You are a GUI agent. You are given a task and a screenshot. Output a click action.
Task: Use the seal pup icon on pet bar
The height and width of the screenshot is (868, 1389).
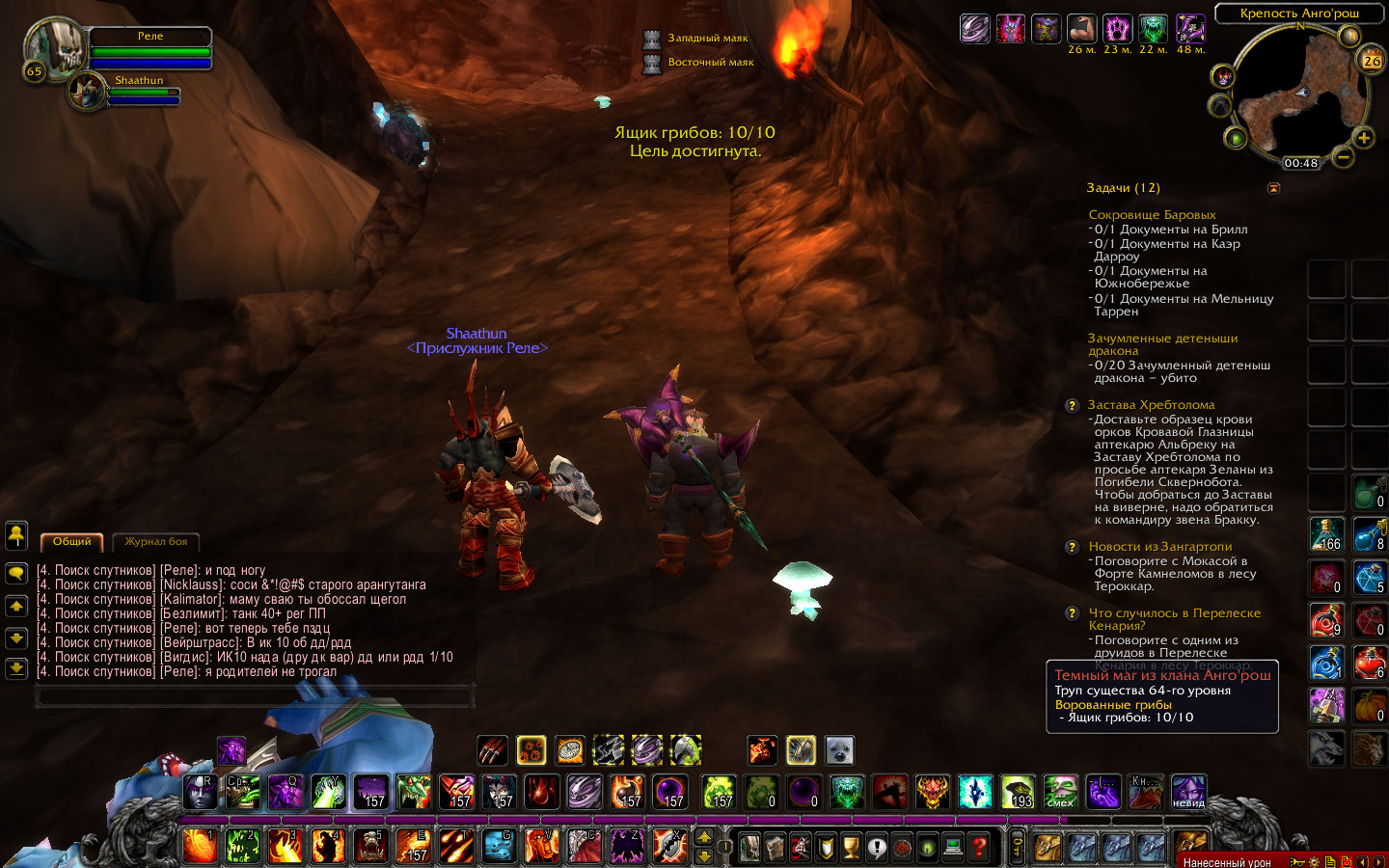click(839, 750)
